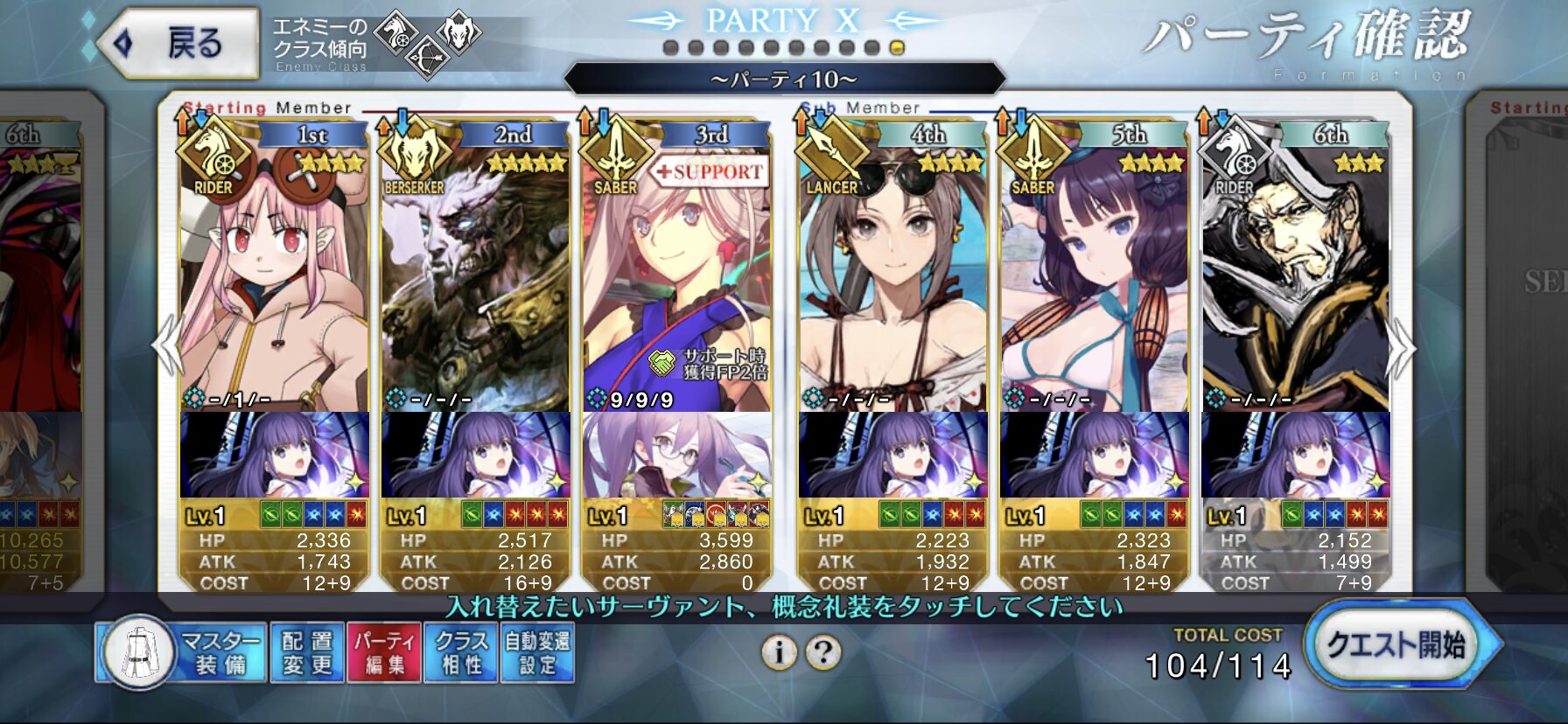Image resolution: width=1568 pixels, height=724 pixels.
Task: Open 自動変遷設定 auto settings
Action: click(536, 652)
